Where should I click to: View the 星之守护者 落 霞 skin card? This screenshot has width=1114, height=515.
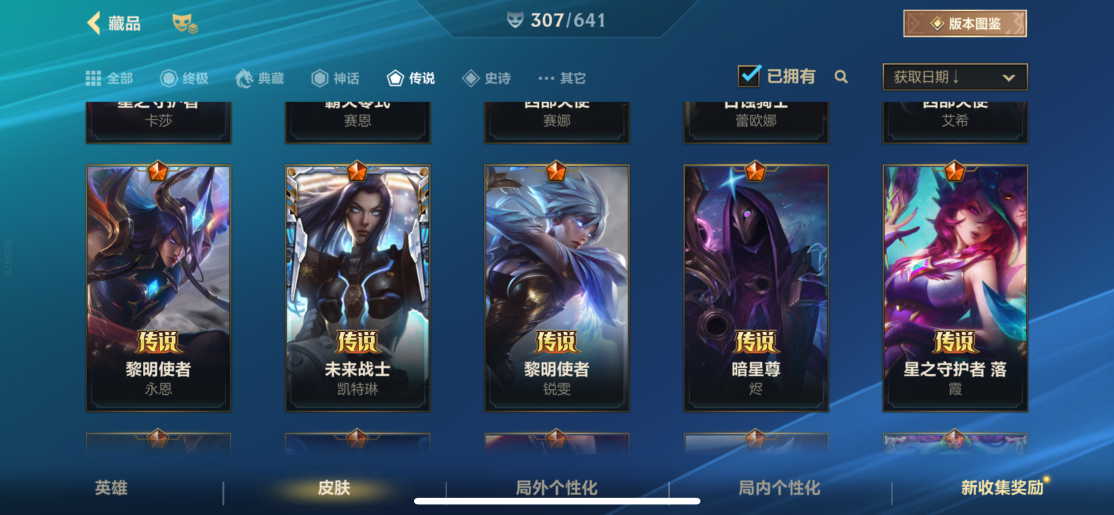coord(954,287)
